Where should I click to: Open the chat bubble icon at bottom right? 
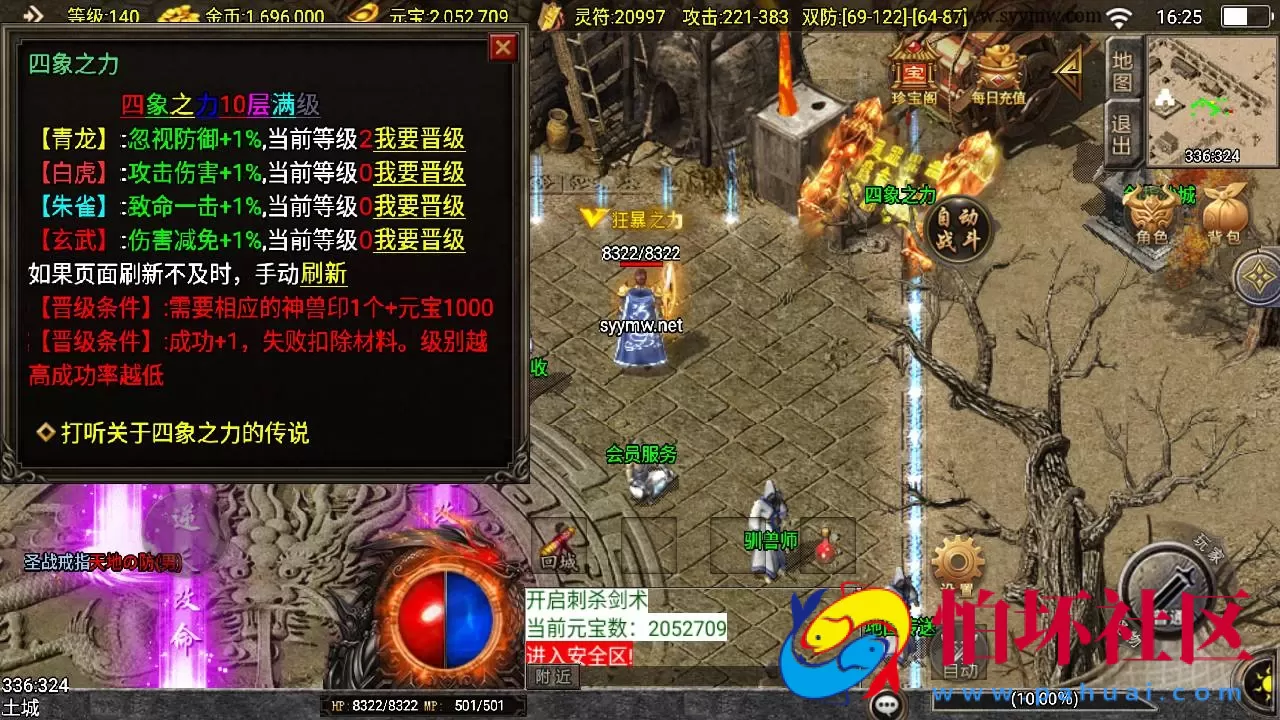coord(884,703)
